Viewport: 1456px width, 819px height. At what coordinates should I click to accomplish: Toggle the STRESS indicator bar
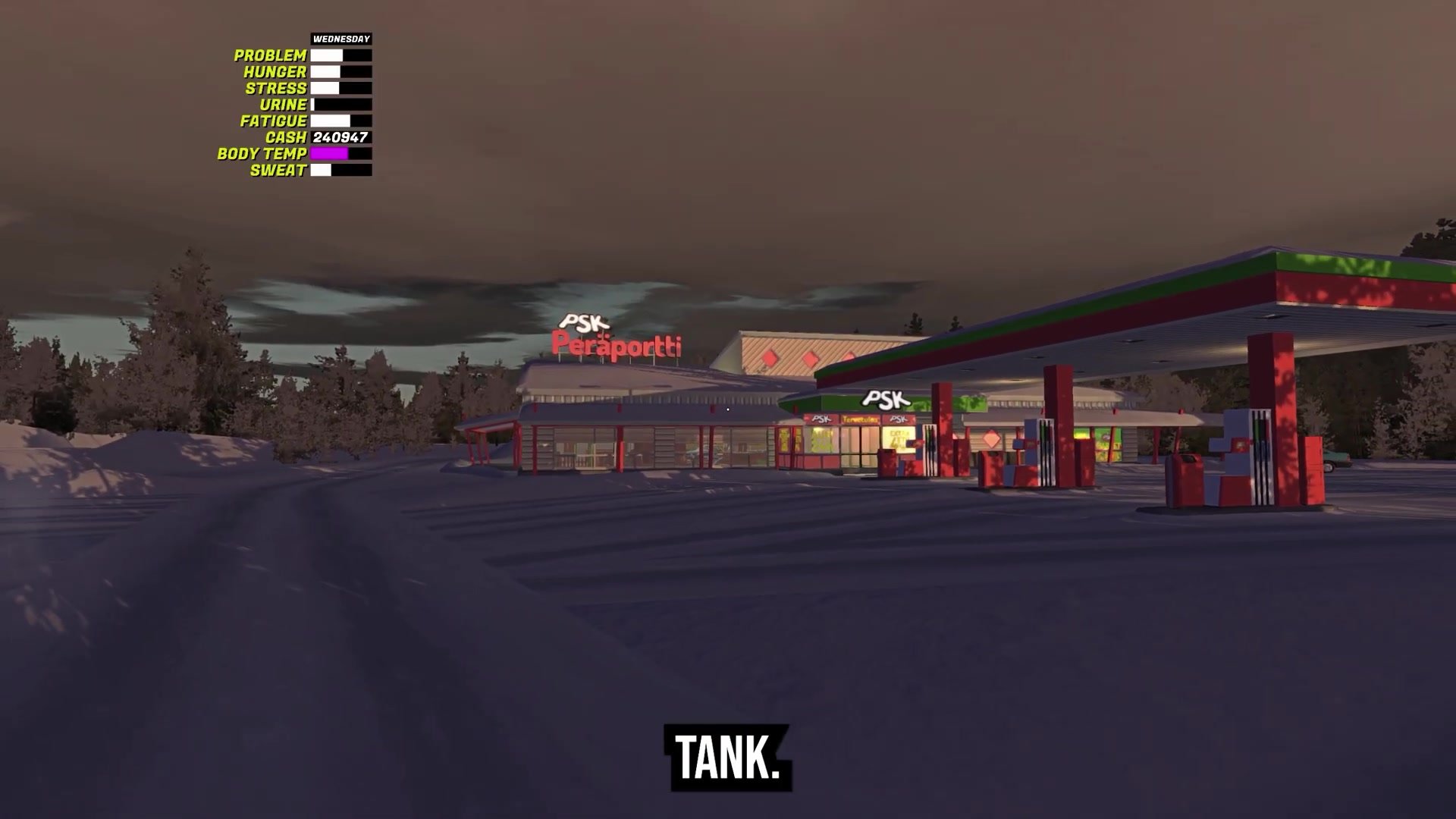[x=340, y=87]
